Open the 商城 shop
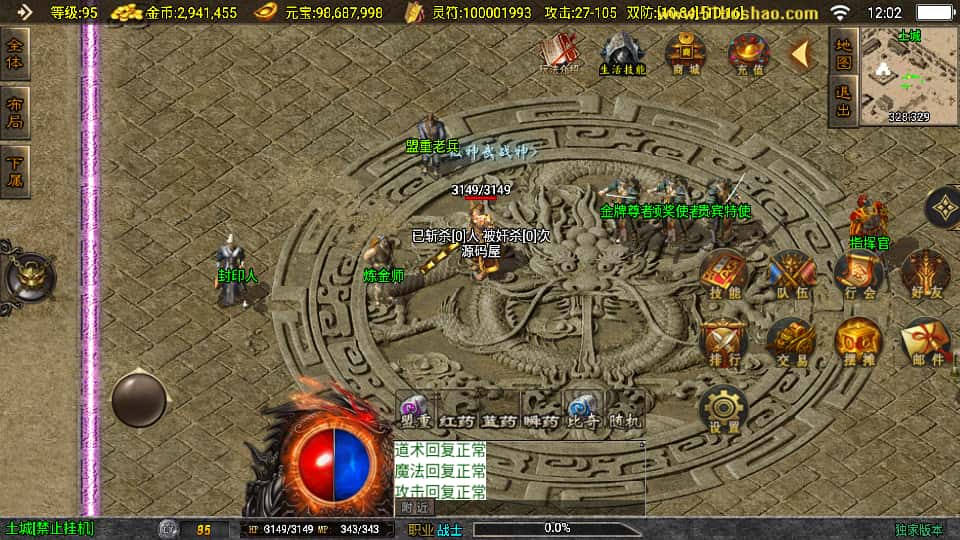Viewport: 960px width, 540px height. pyautogui.click(x=685, y=53)
